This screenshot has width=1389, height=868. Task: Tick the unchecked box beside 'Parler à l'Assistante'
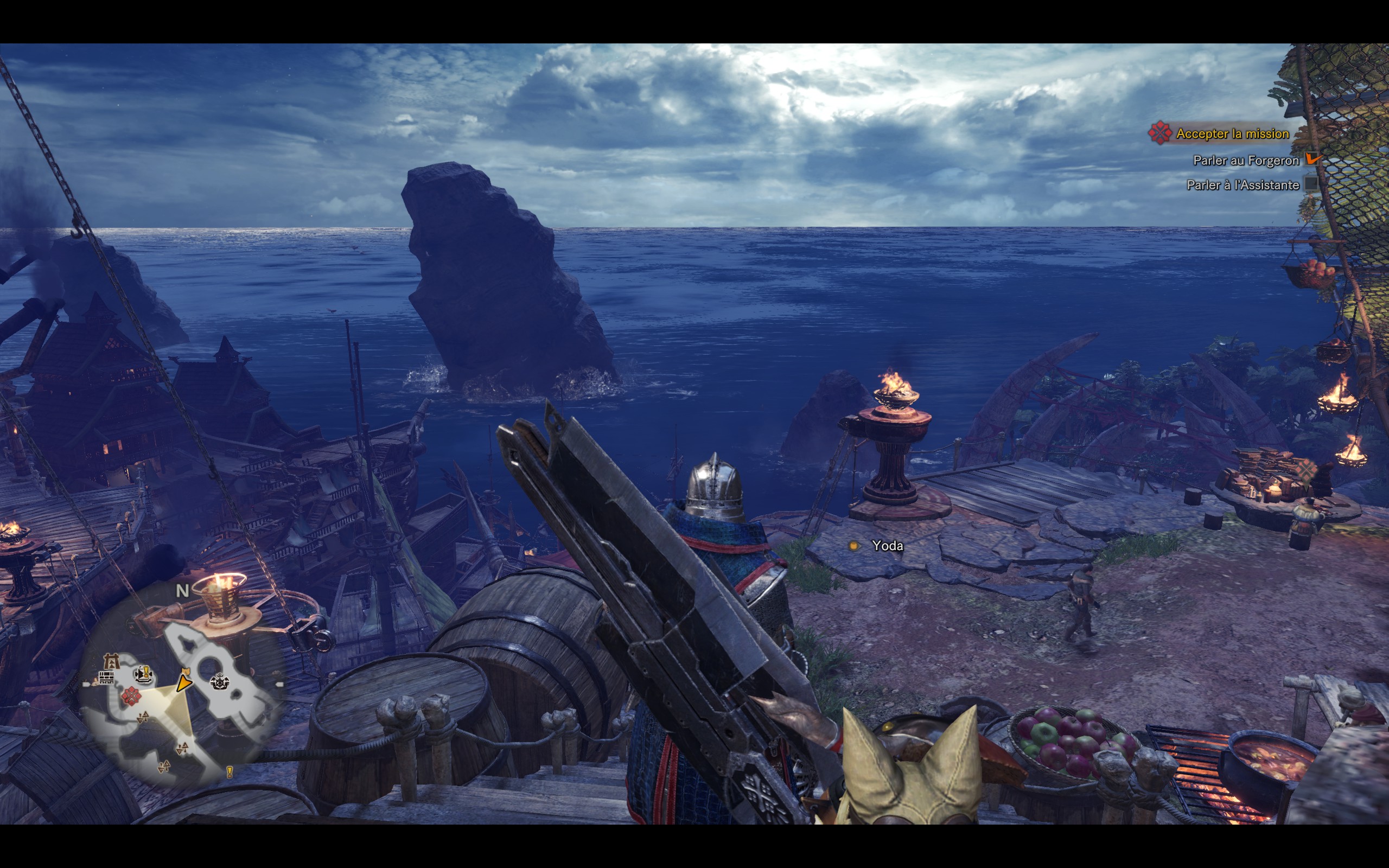[x=1311, y=184]
